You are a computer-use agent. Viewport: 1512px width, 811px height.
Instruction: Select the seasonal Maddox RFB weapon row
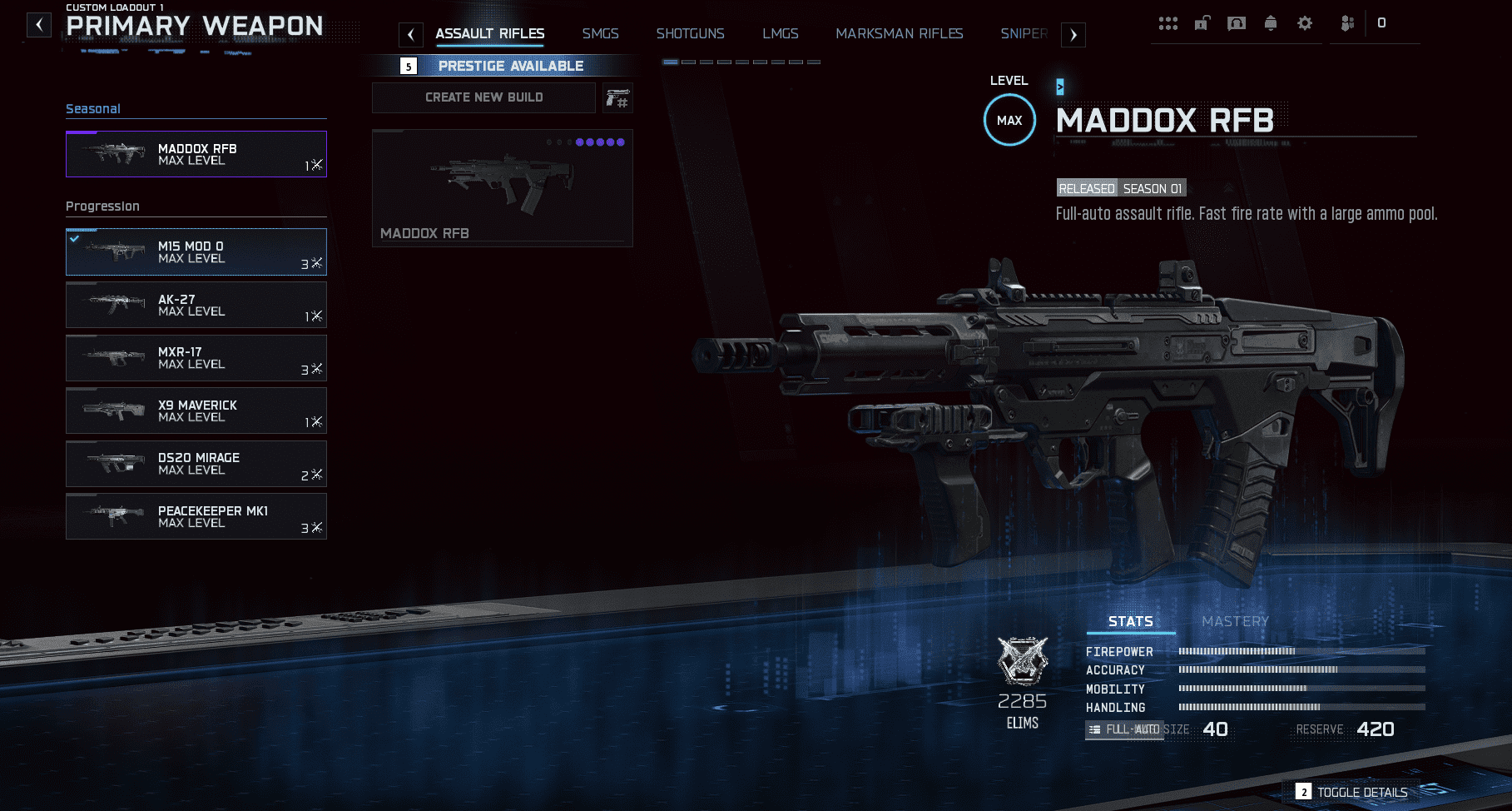tap(196, 154)
